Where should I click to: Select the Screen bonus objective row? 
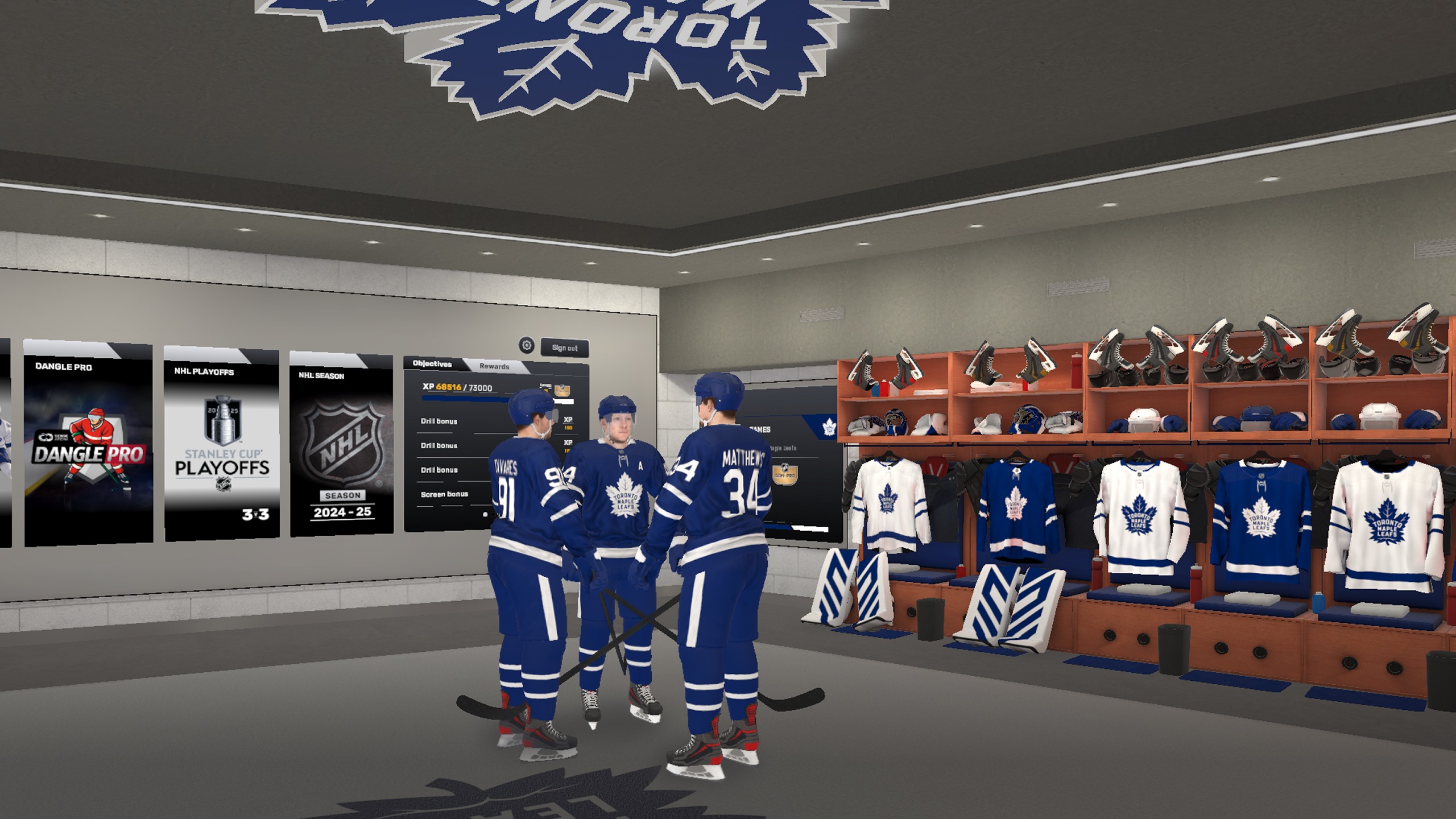(444, 494)
